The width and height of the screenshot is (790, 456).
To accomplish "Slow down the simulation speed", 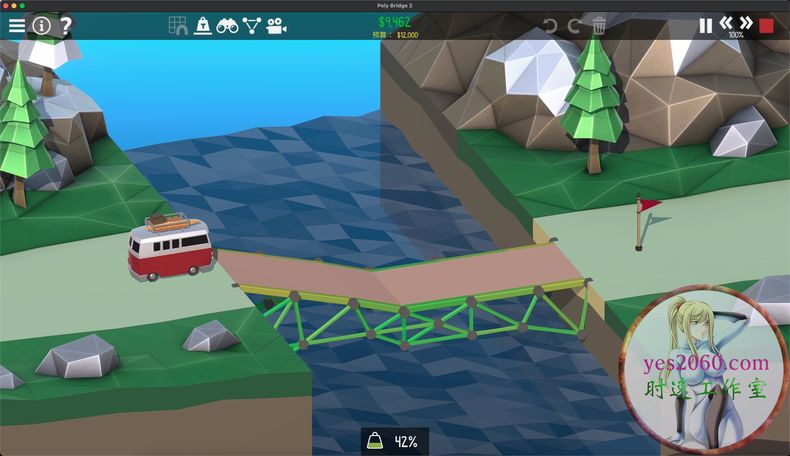I will [x=726, y=22].
